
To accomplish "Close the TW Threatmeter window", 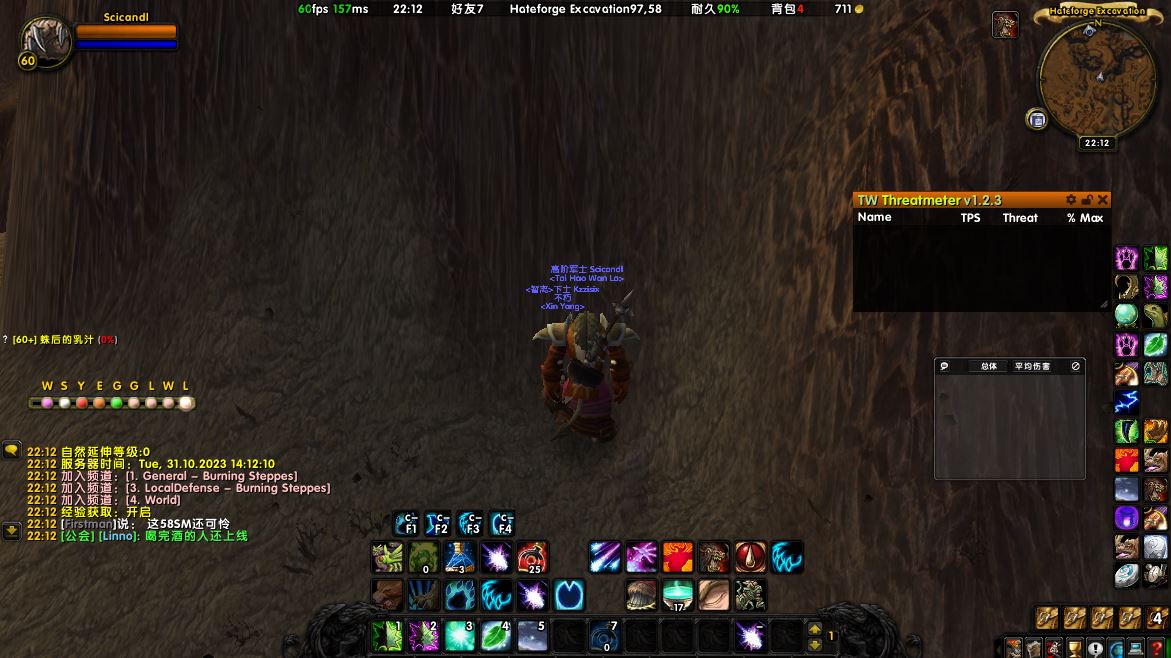I will tap(1103, 200).
